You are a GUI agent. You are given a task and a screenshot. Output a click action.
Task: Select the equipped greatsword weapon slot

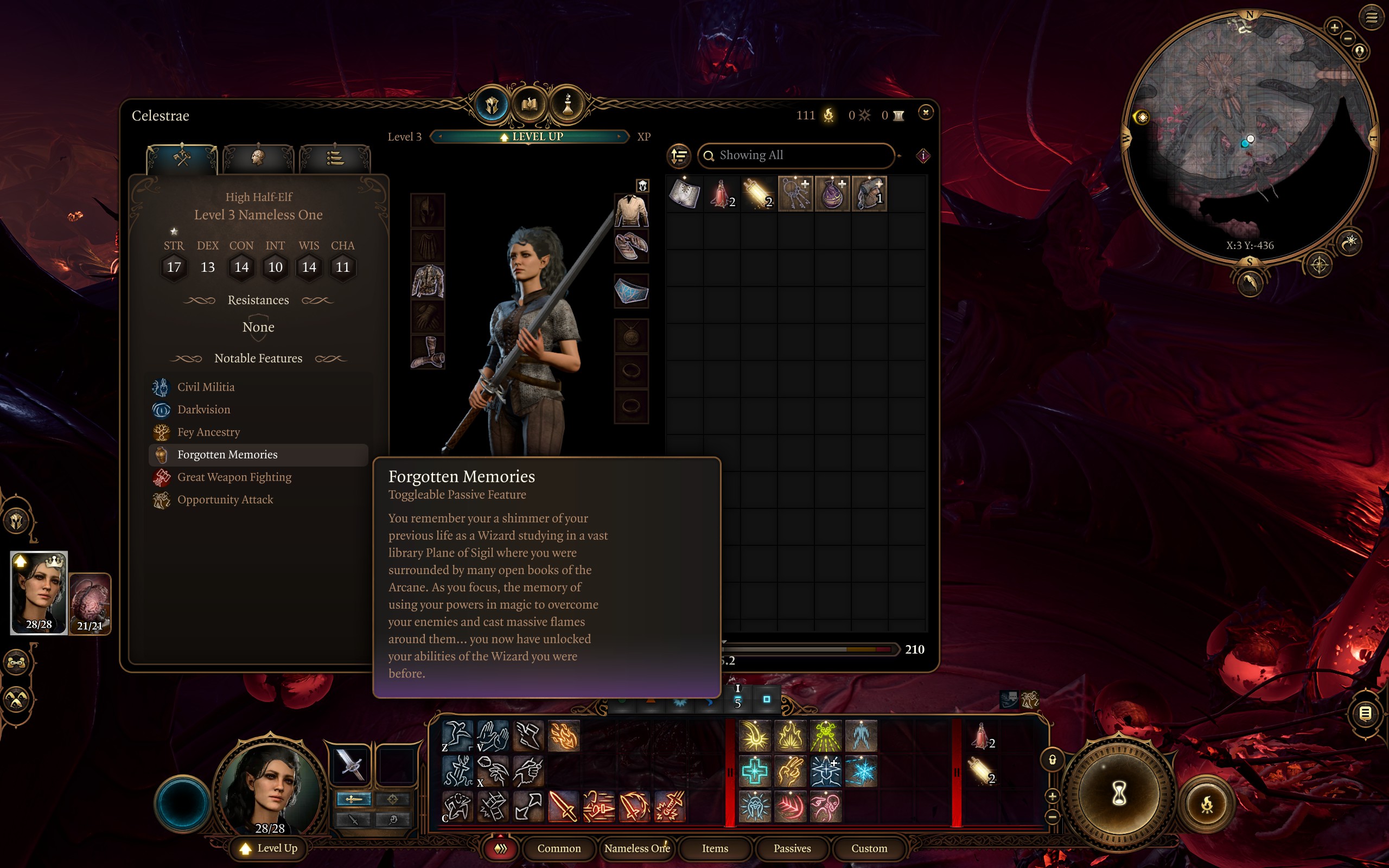pos(351,765)
